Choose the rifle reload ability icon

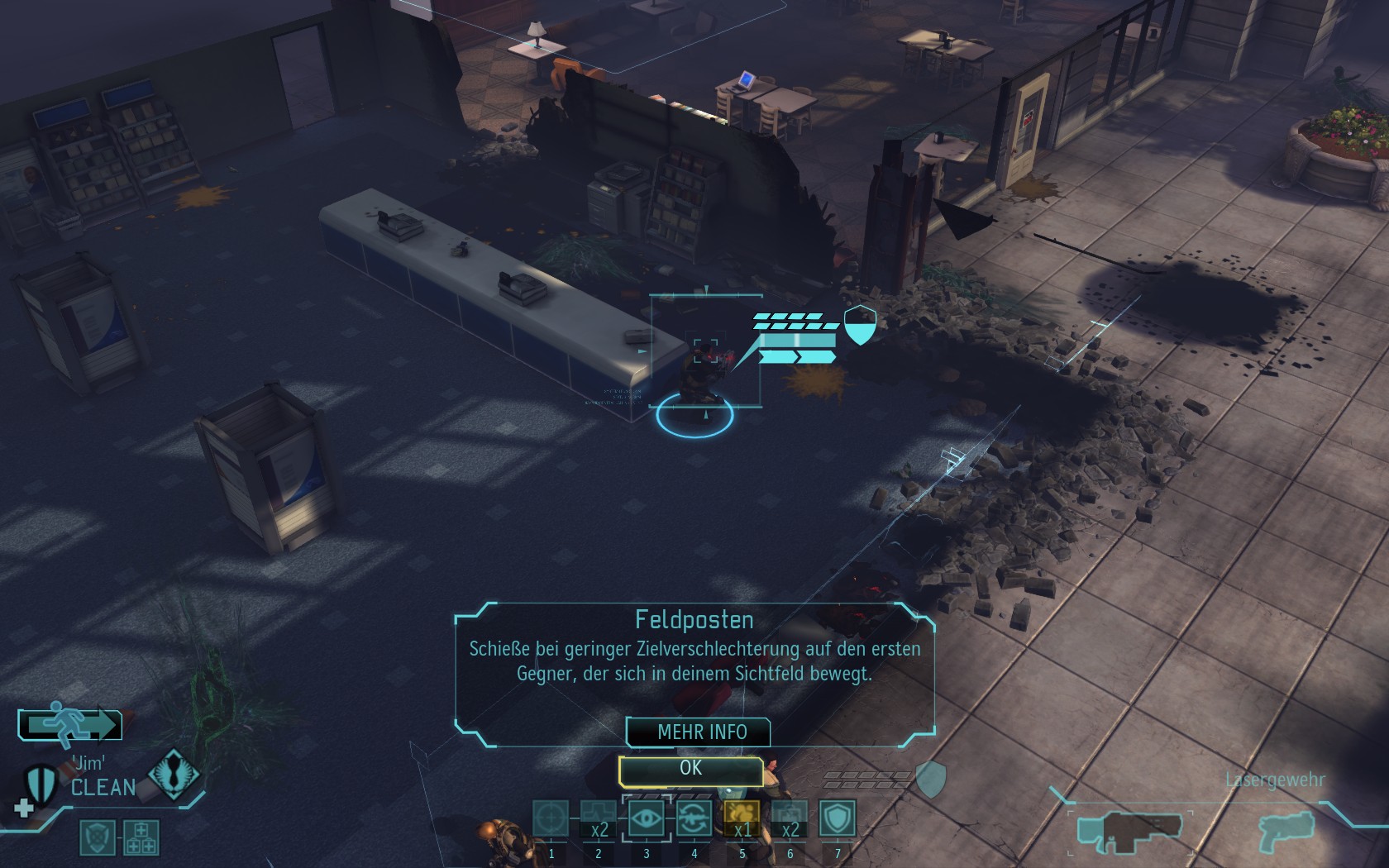point(694,818)
